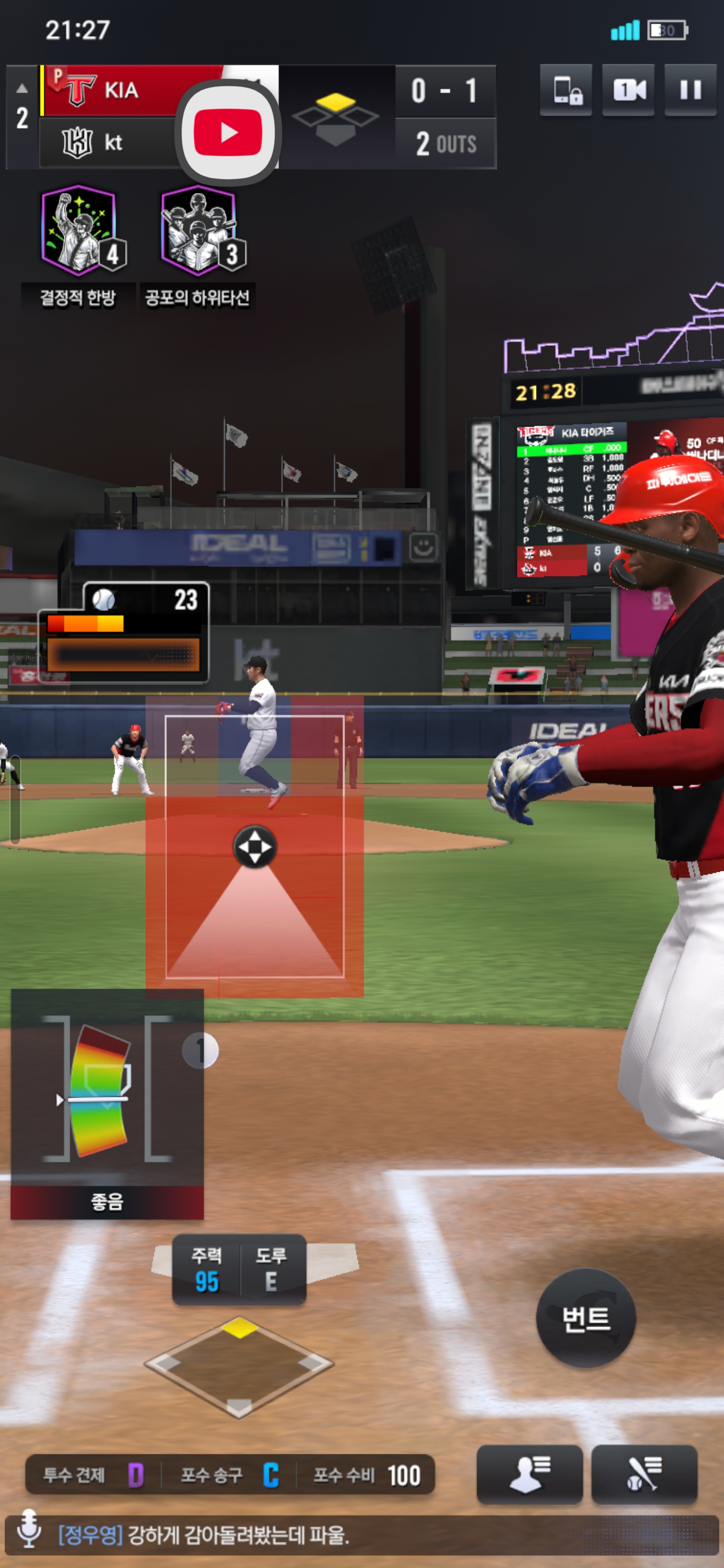This screenshot has height=1568, width=724.
Task: Select the 공포의 하위타선 skill badge
Action: point(199,231)
